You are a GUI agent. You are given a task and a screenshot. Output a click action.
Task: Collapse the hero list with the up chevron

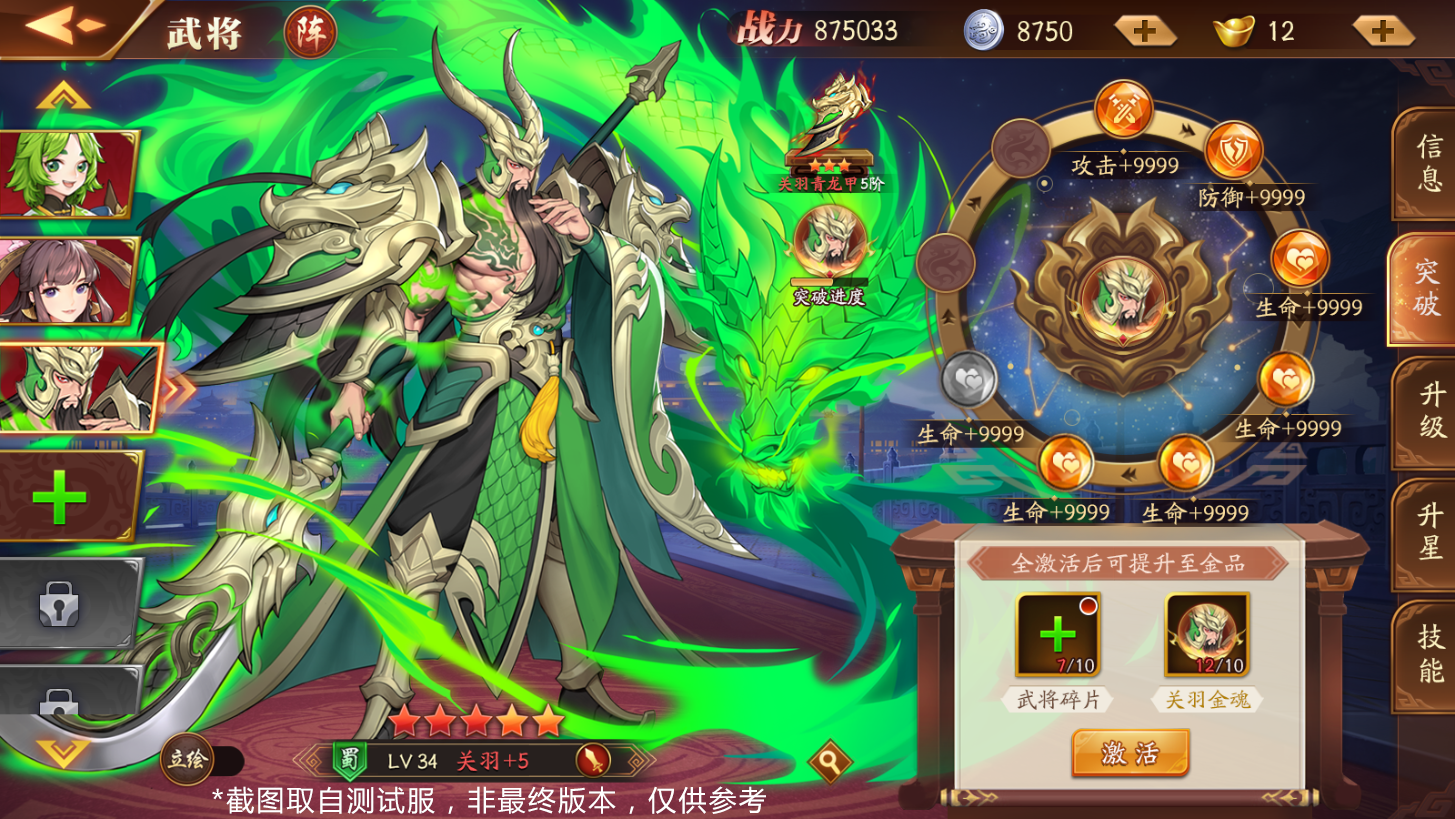point(62,93)
